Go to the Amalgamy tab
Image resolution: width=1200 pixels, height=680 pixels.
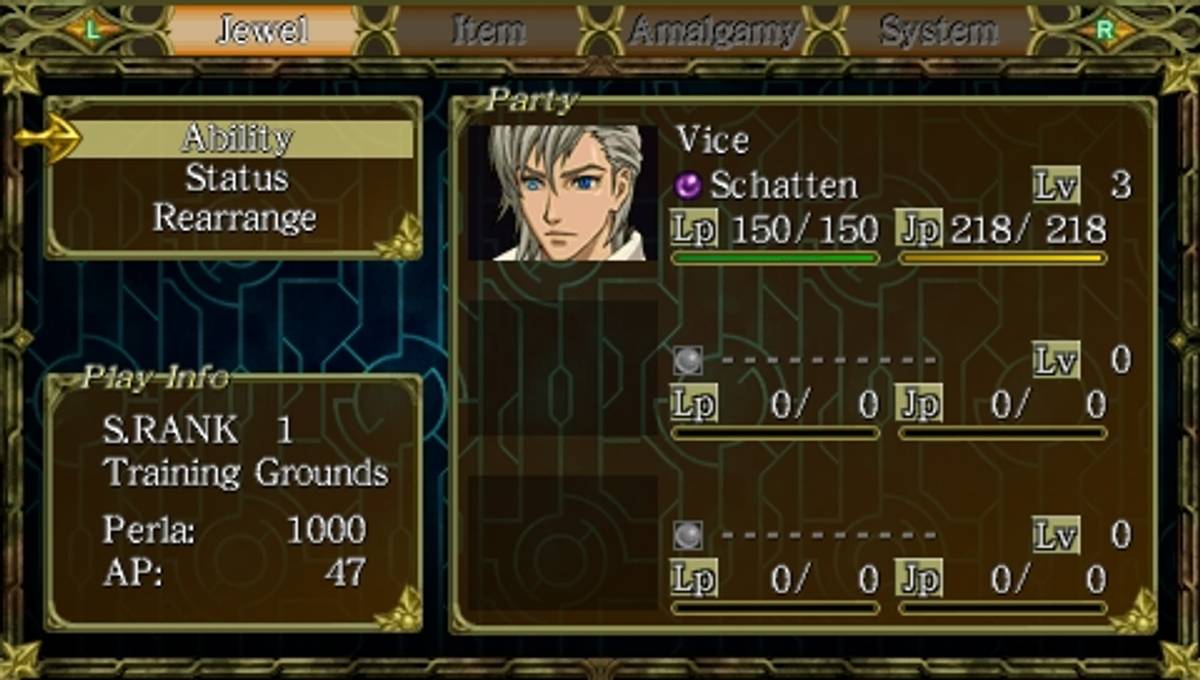[714, 31]
